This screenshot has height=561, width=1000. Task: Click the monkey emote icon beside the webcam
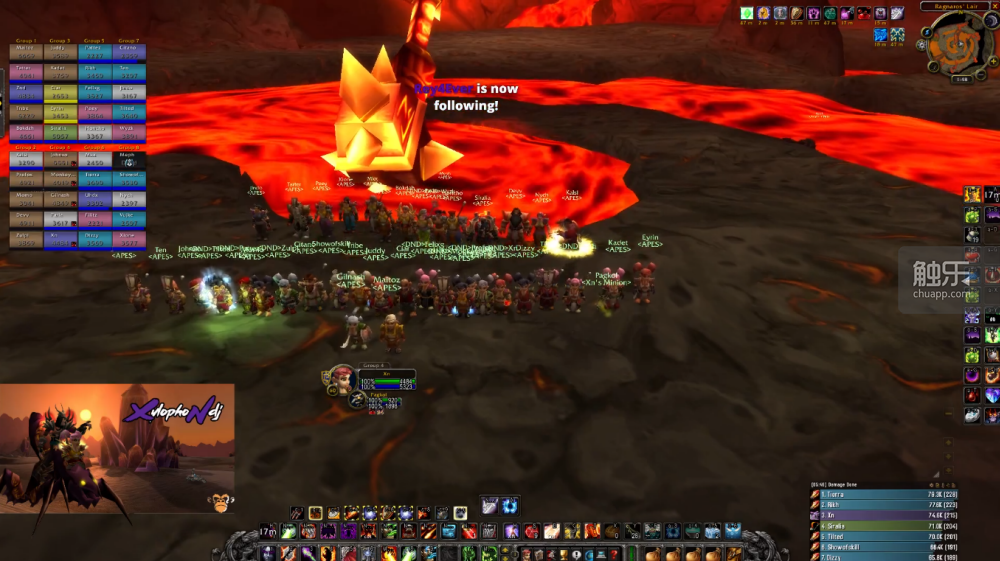219,503
